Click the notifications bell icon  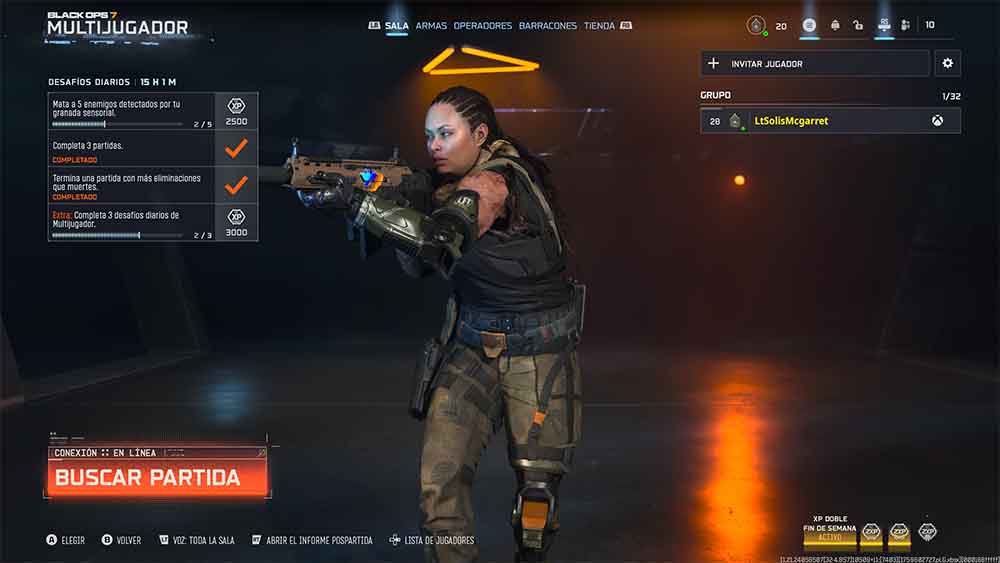point(834,26)
